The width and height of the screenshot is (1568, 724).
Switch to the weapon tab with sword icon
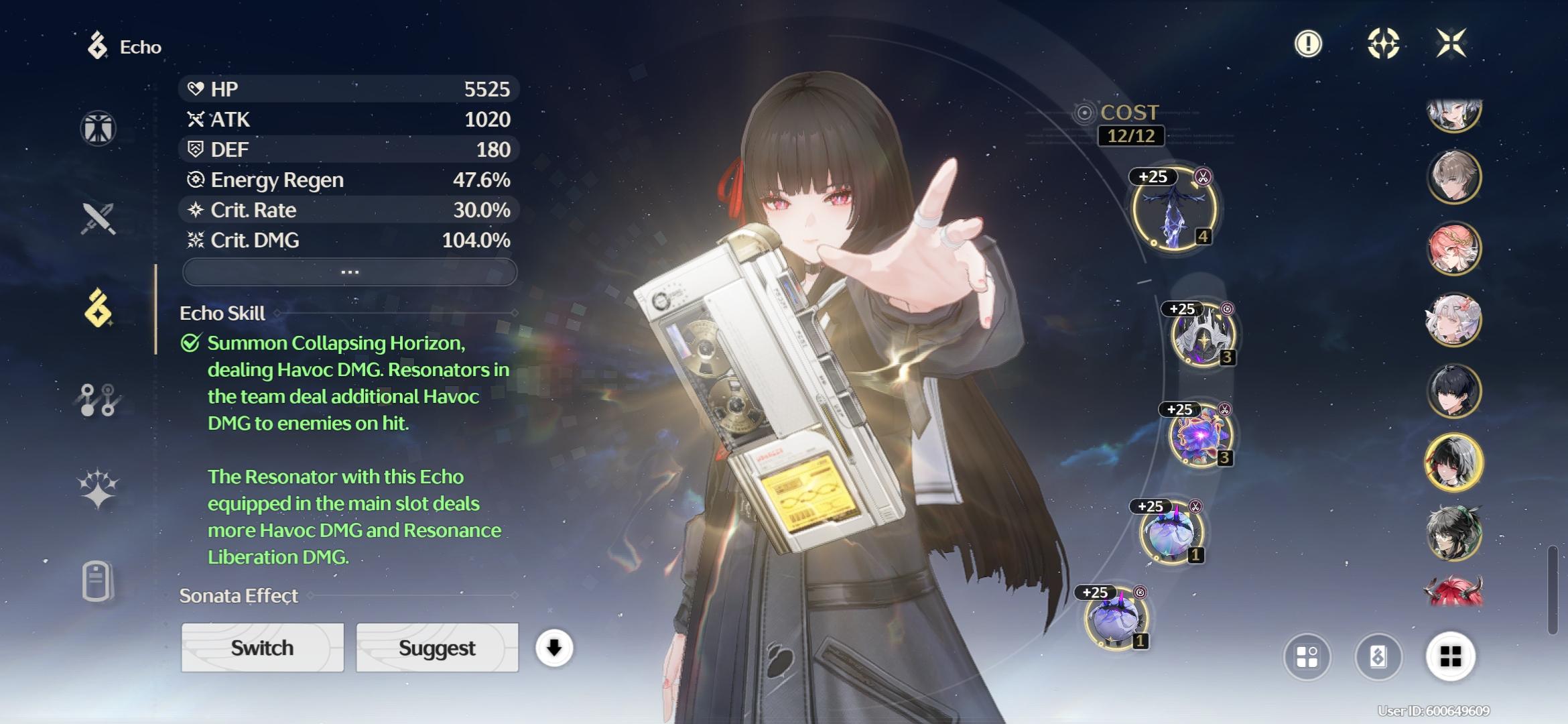99,219
